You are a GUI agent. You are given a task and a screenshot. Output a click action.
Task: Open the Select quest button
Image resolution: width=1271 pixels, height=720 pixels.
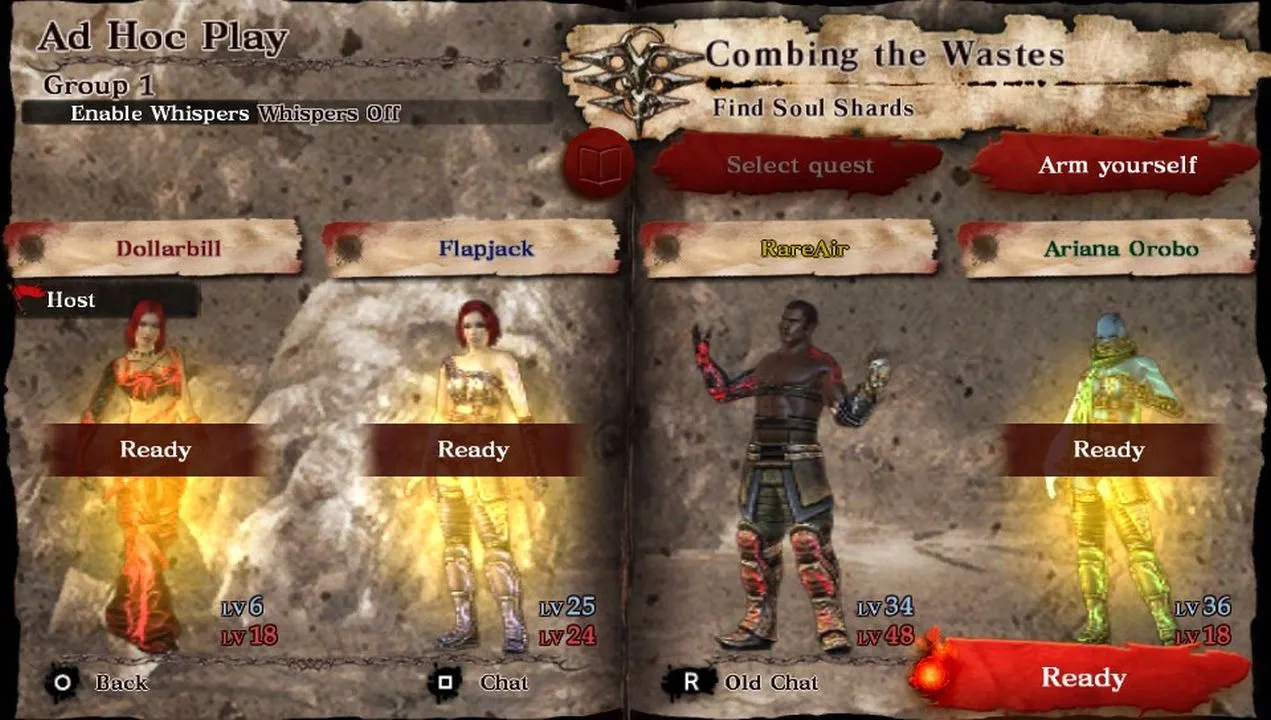(x=800, y=166)
